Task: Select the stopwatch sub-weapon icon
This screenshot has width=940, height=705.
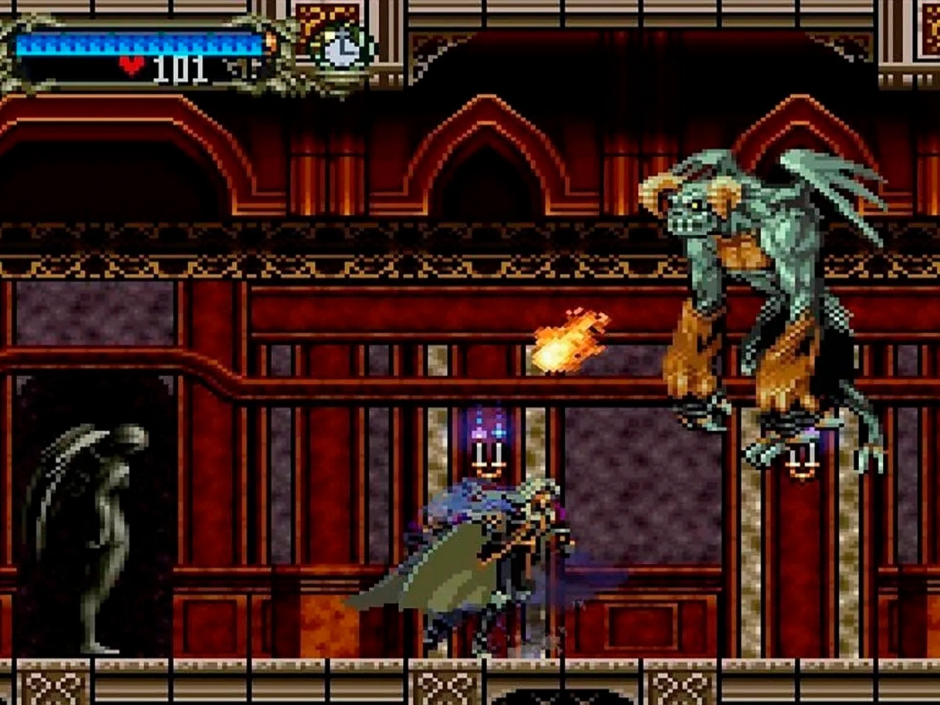Action: click(x=342, y=47)
